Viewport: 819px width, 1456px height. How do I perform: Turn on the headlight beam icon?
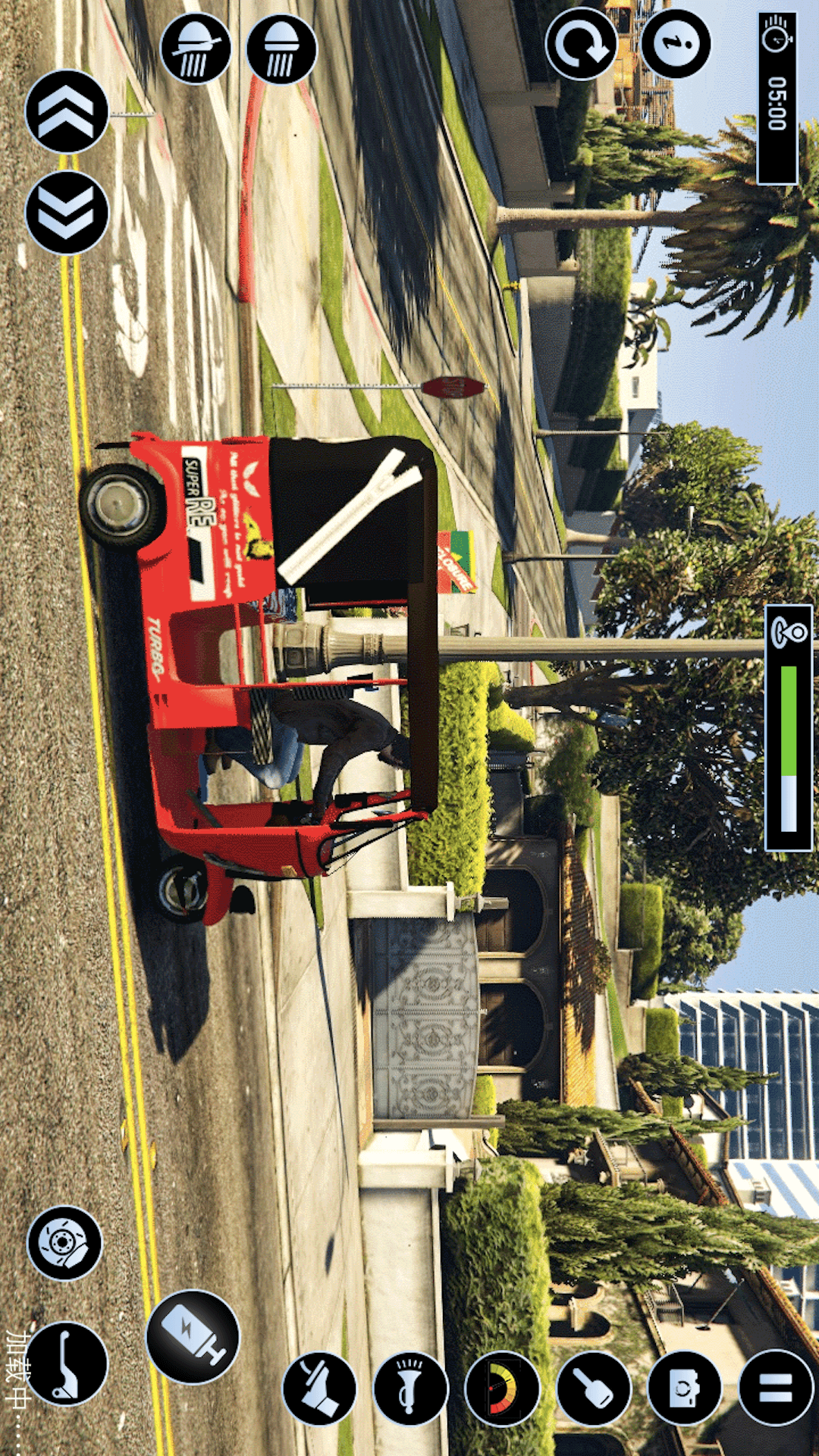point(281,49)
